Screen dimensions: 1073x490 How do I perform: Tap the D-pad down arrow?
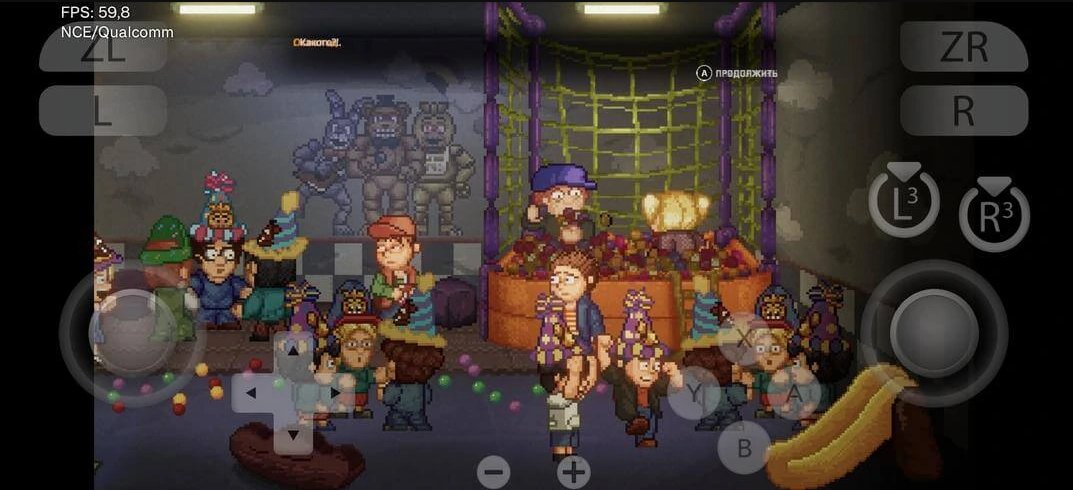coord(293,435)
